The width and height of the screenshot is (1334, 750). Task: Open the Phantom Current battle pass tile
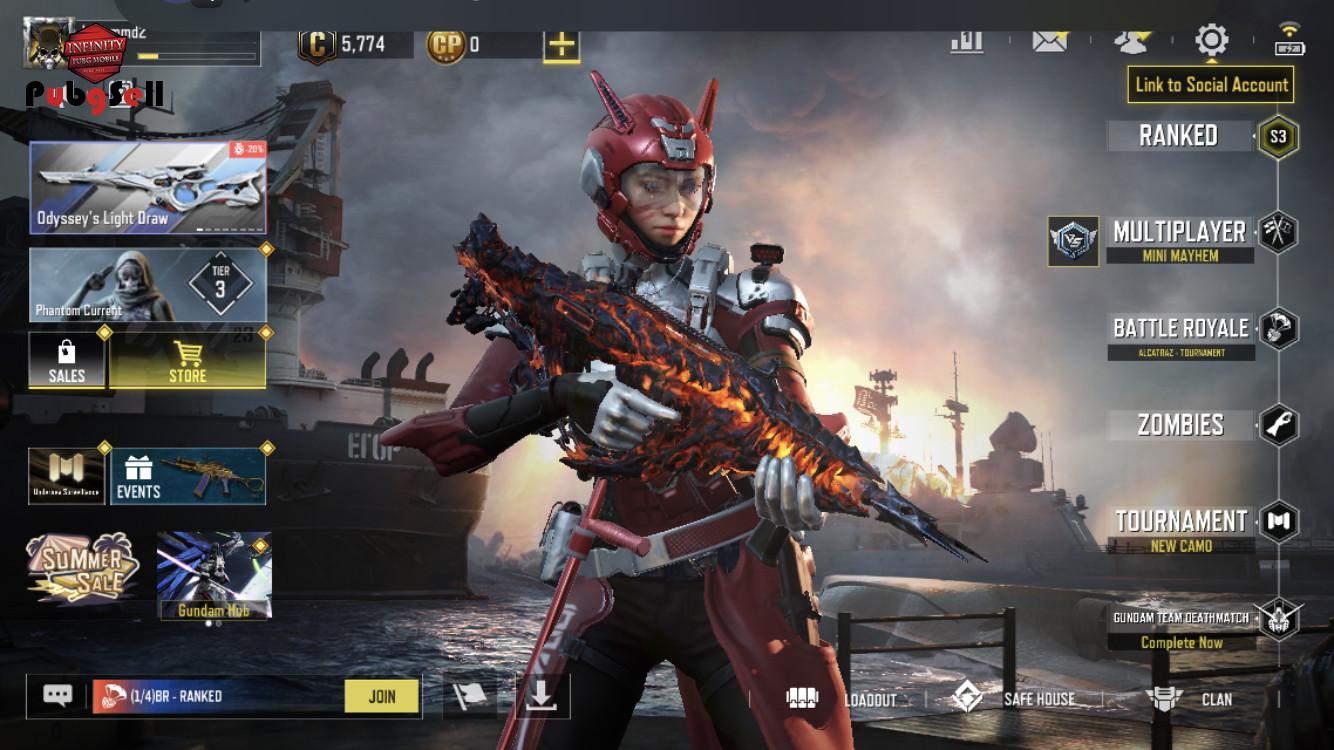pyautogui.click(x=148, y=285)
